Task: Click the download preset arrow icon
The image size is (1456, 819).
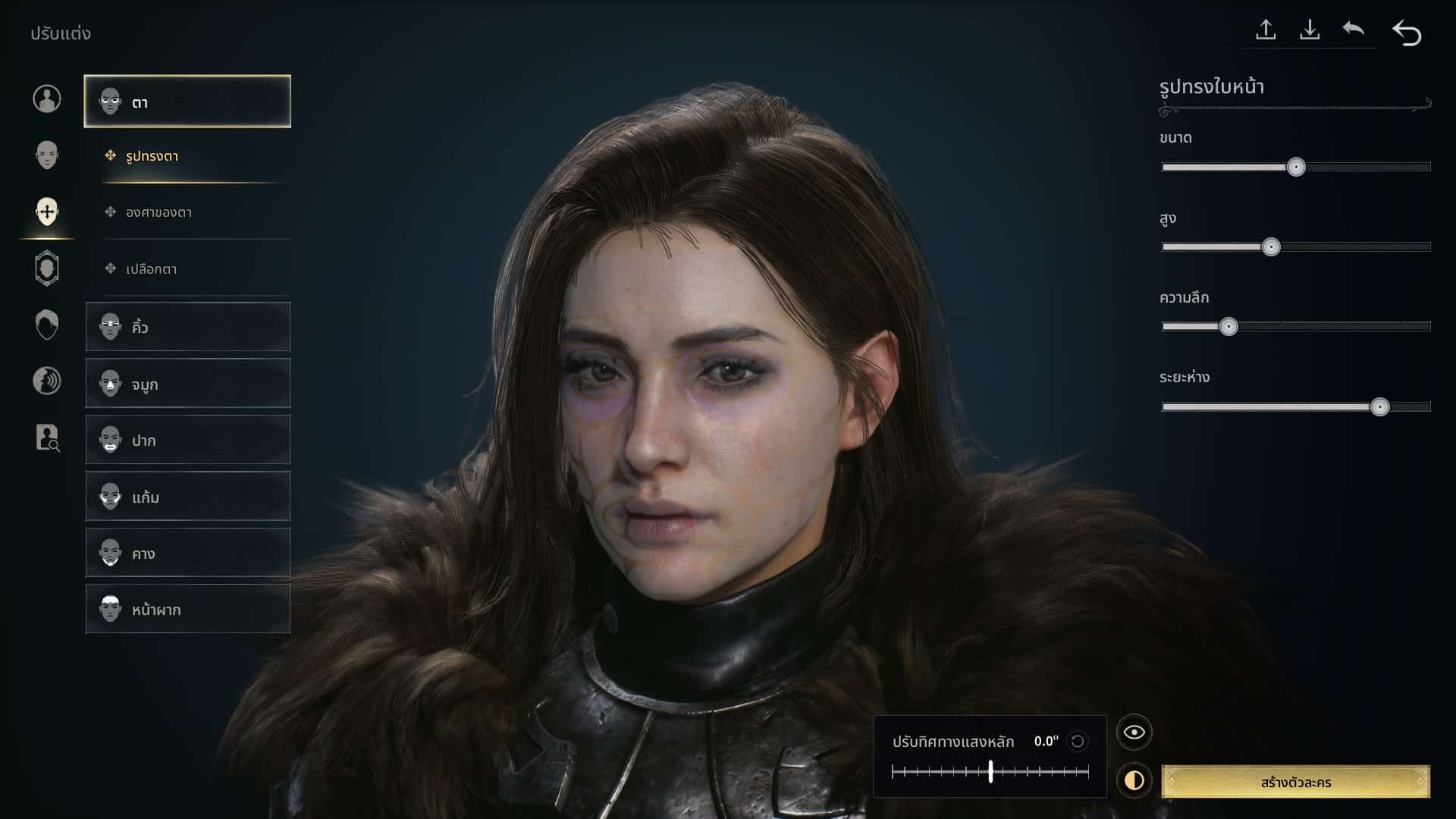Action: click(x=1310, y=30)
